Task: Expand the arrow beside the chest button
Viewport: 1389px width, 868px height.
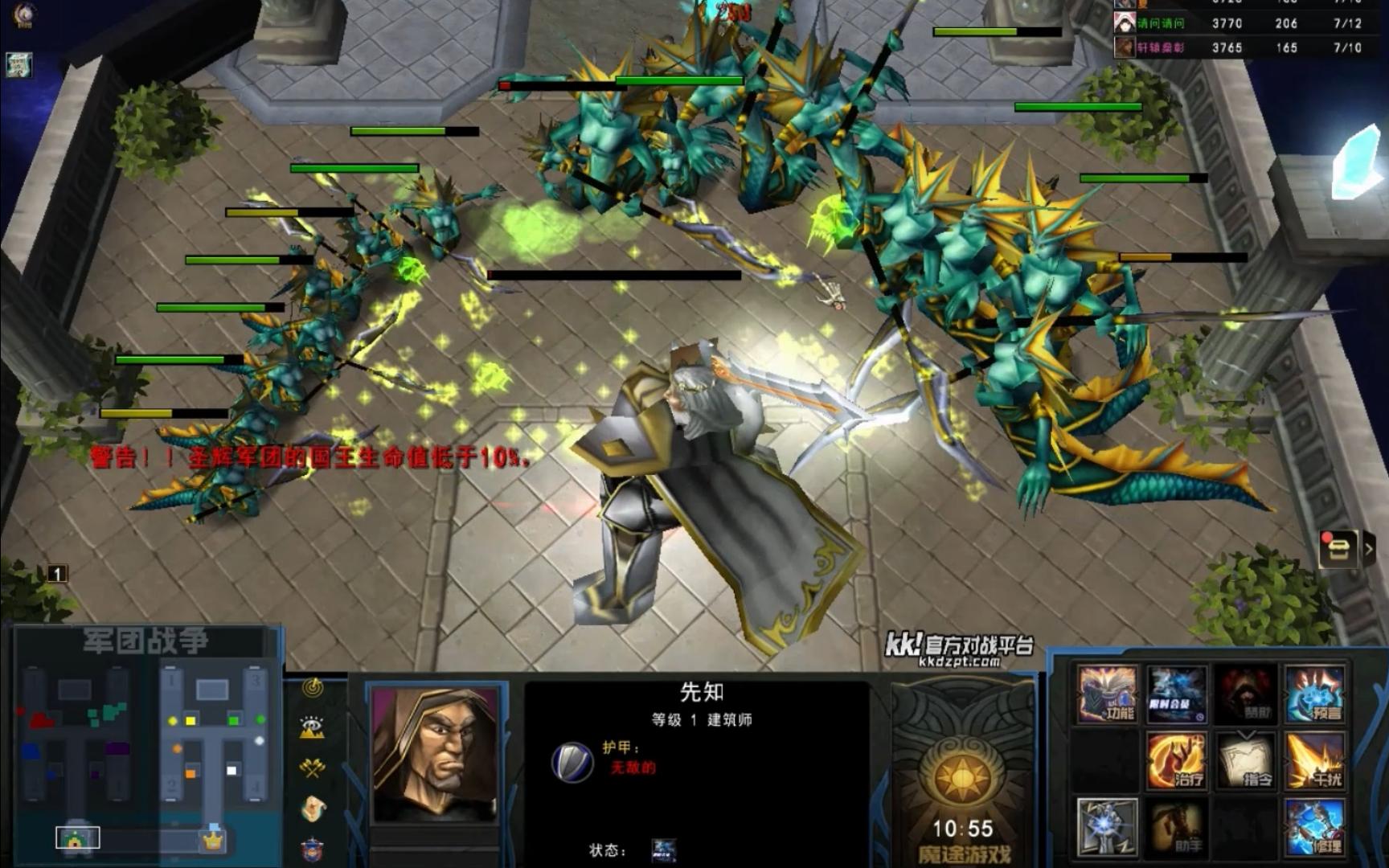Action: point(1370,550)
